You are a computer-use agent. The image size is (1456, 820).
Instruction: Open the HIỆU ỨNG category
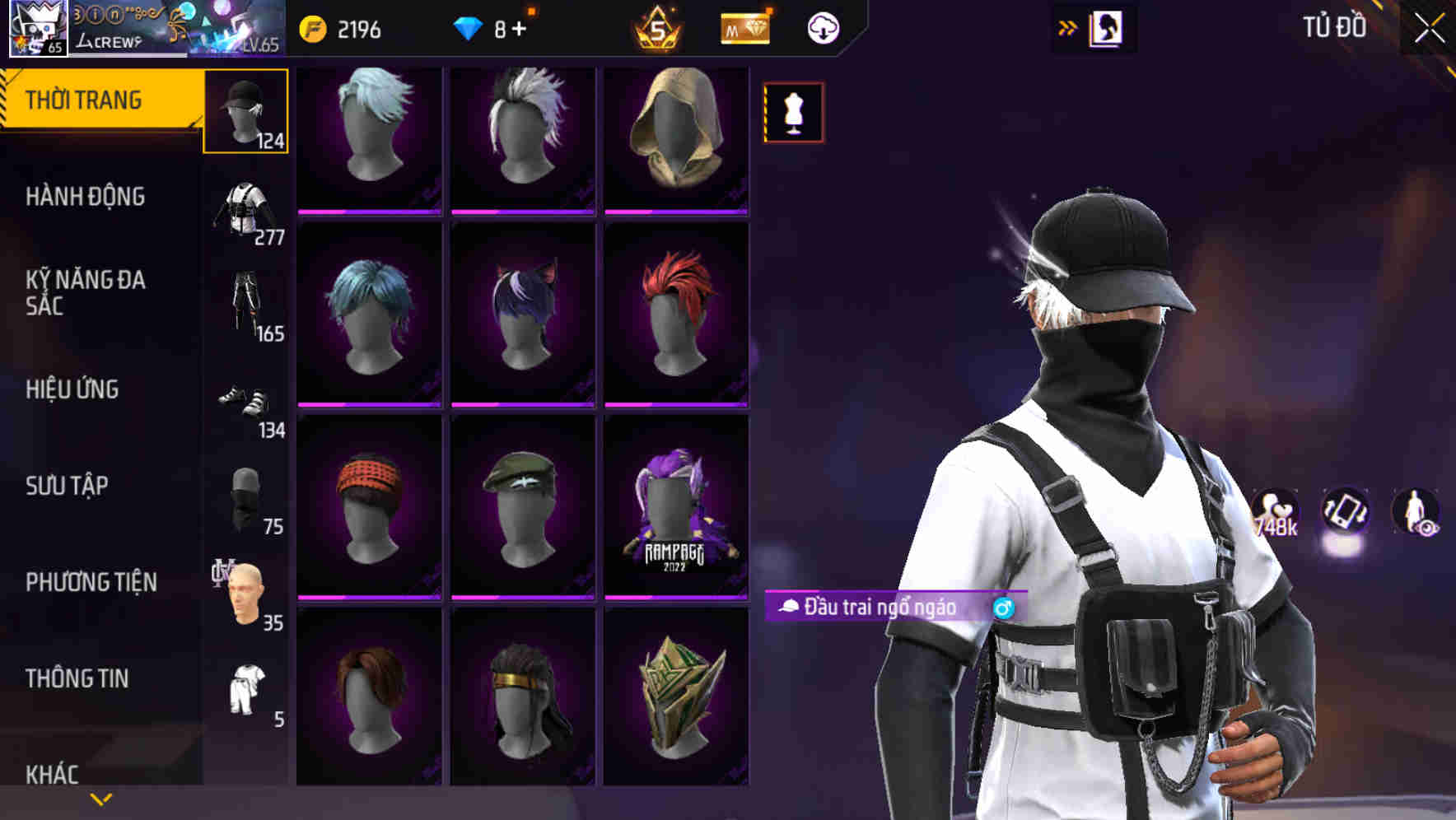72,389
